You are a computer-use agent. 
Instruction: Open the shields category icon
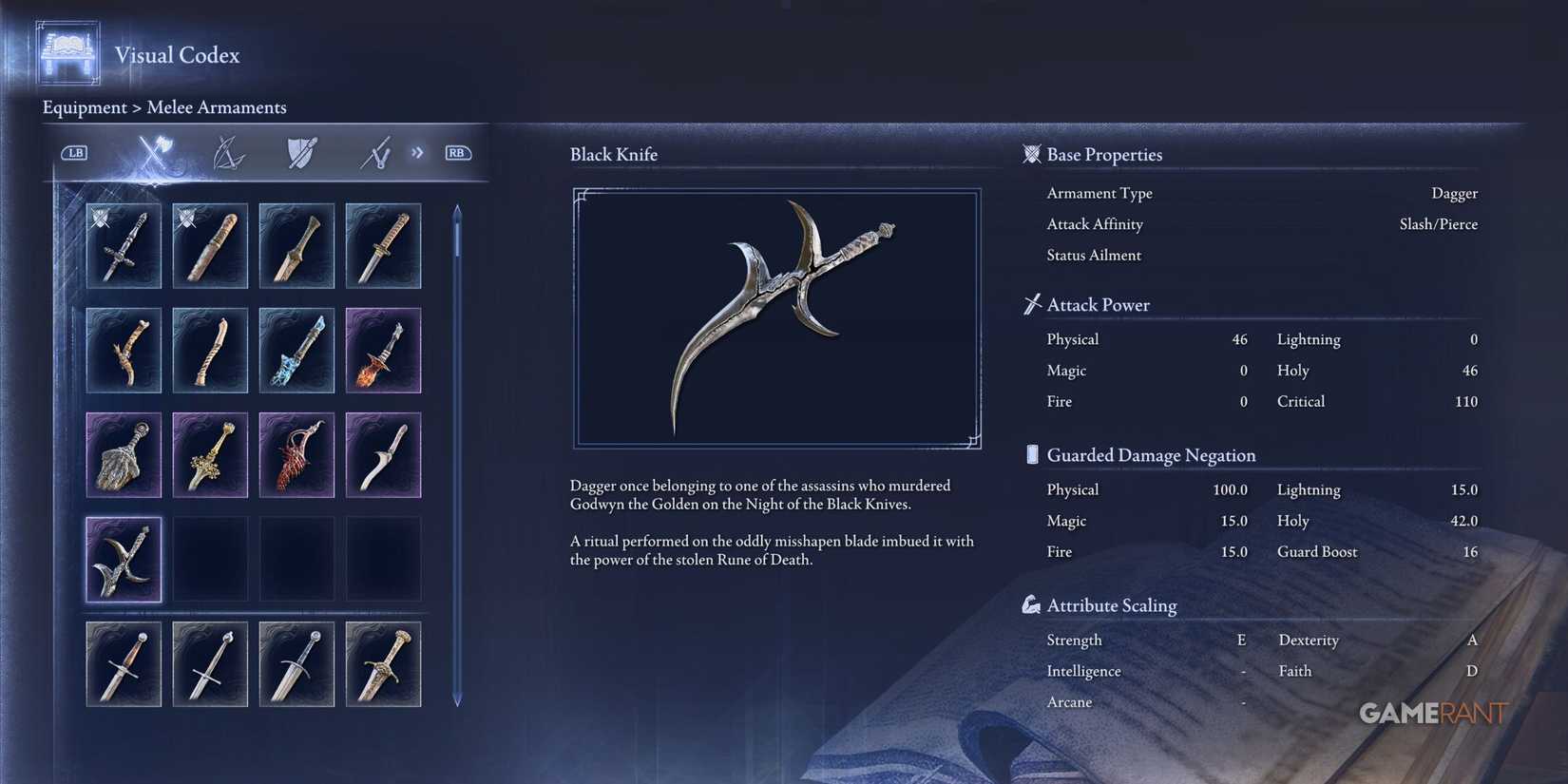click(x=299, y=152)
